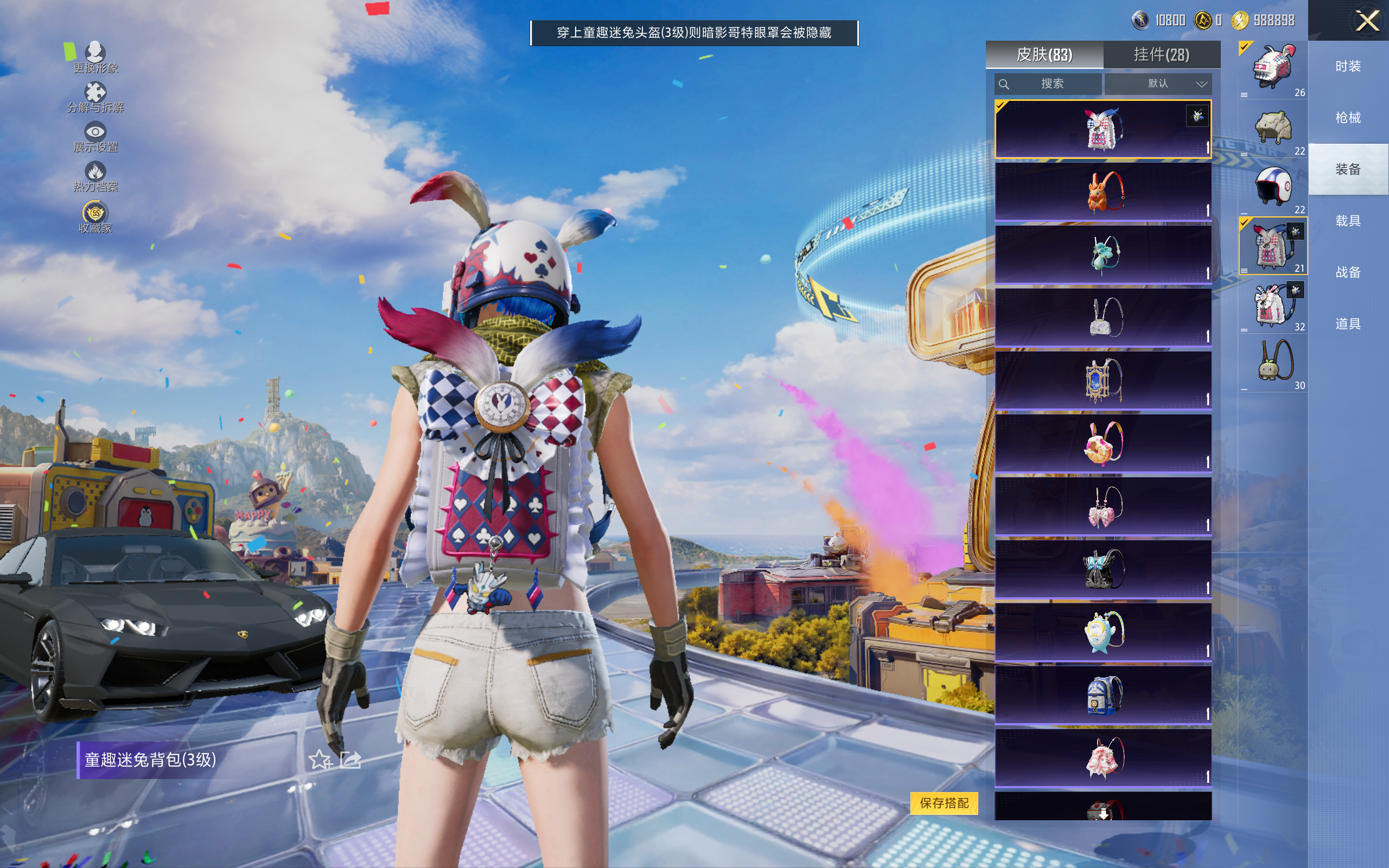Select the 装备 category

[1348, 169]
